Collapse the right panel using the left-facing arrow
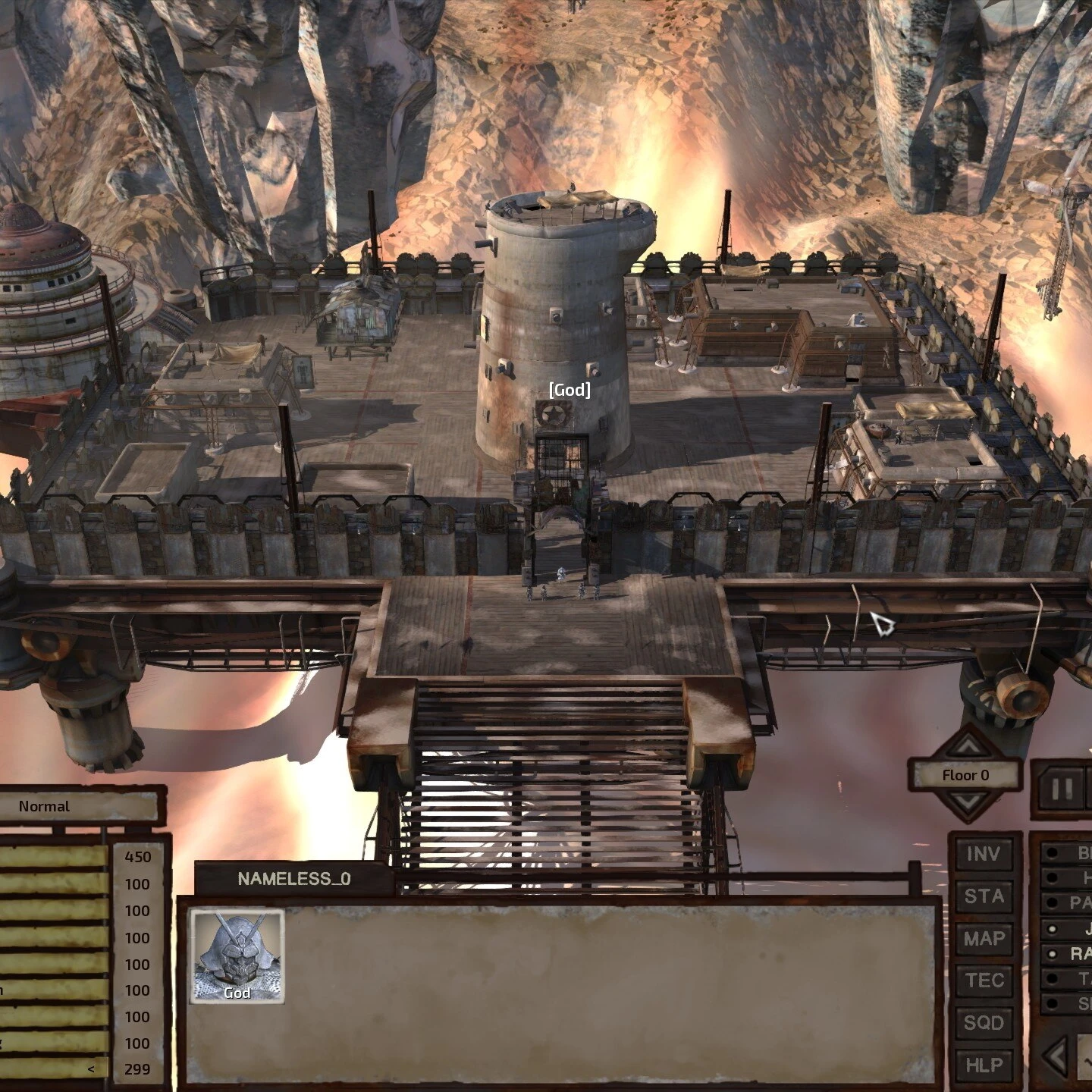The height and width of the screenshot is (1092, 1092). click(1055, 1053)
